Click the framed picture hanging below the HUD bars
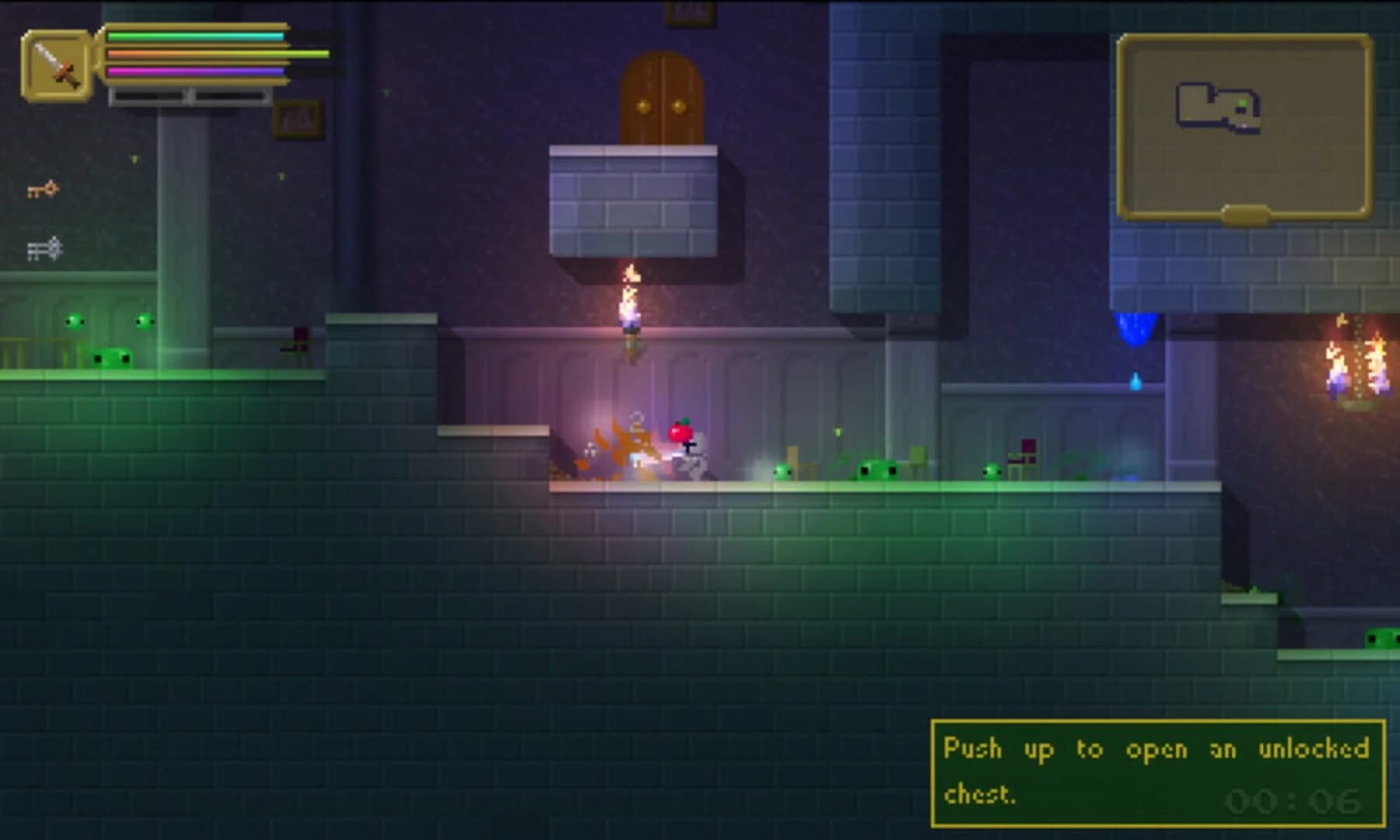 [295, 117]
